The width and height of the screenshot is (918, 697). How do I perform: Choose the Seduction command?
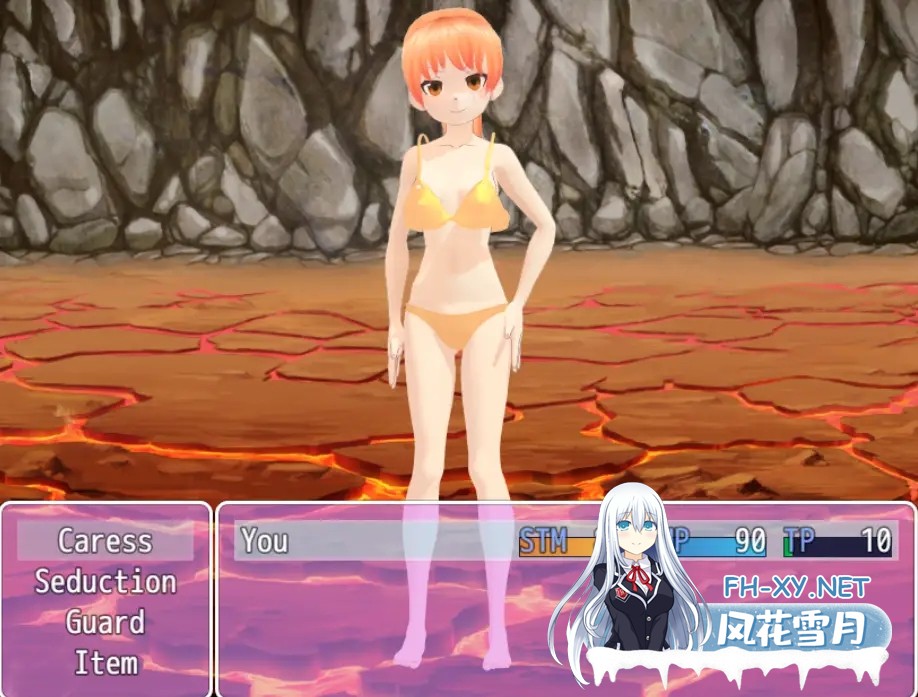105,582
